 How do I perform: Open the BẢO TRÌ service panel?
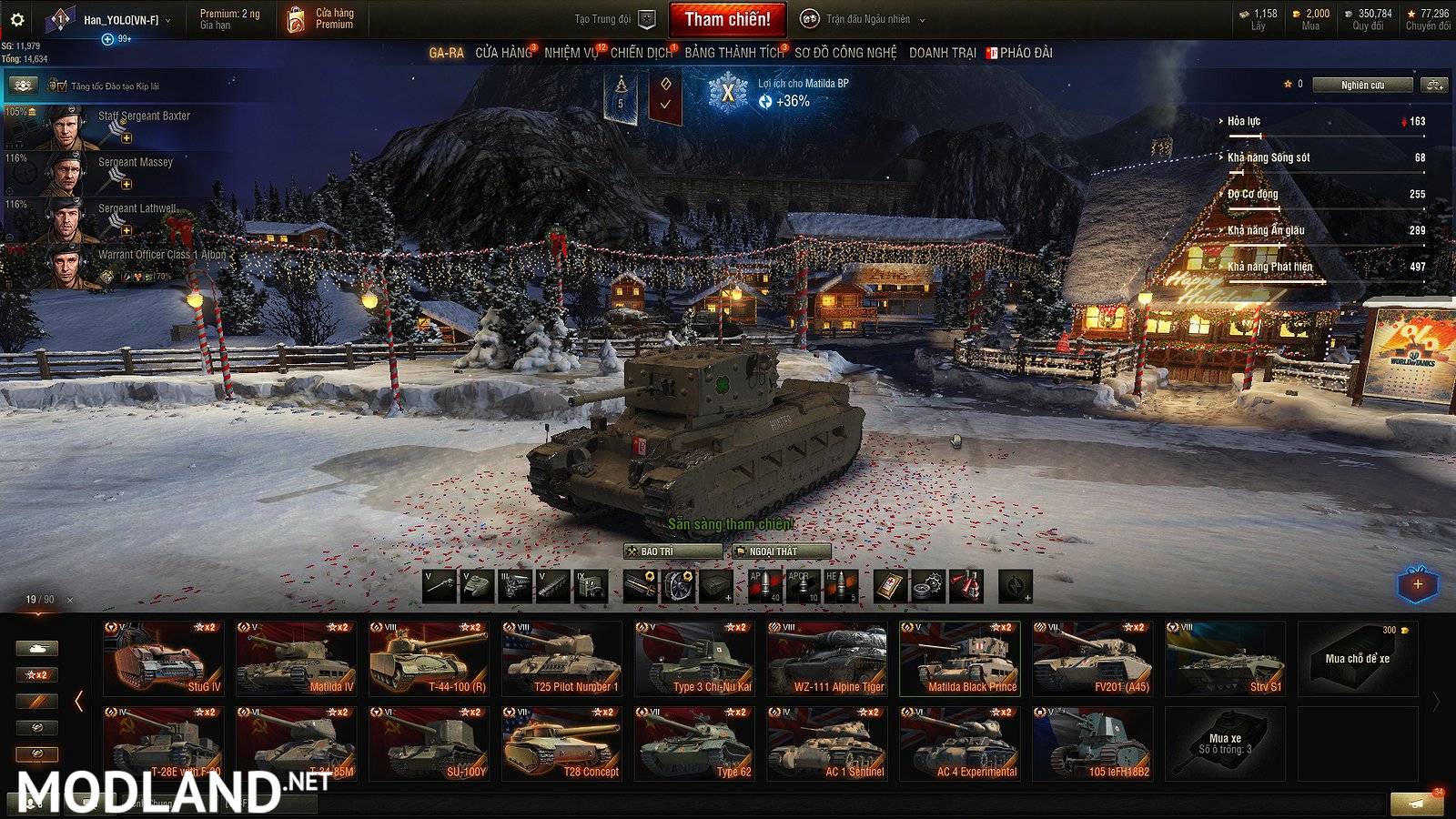point(673,551)
